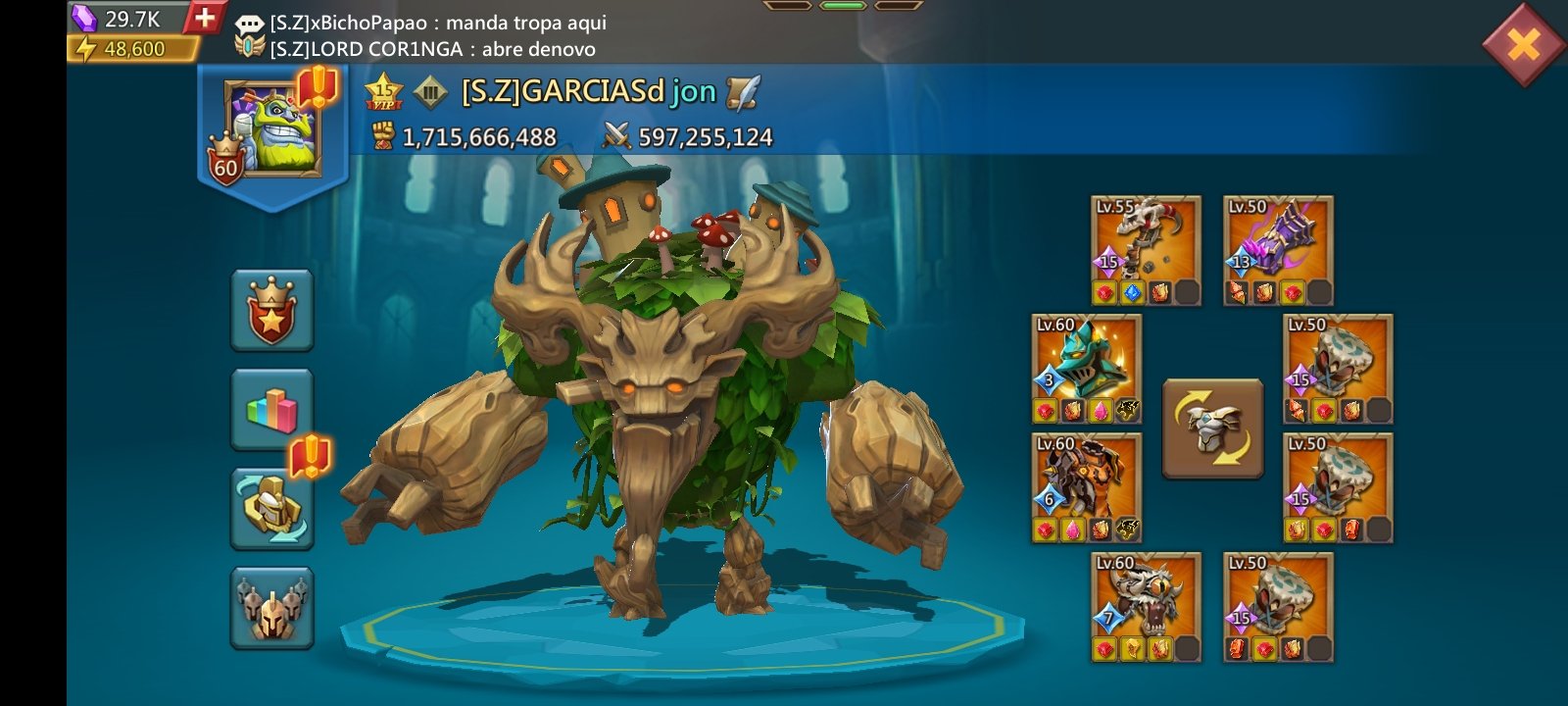This screenshot has height=706, width=1568.
Task: Close the profile screen
Action: (1523, 43)
